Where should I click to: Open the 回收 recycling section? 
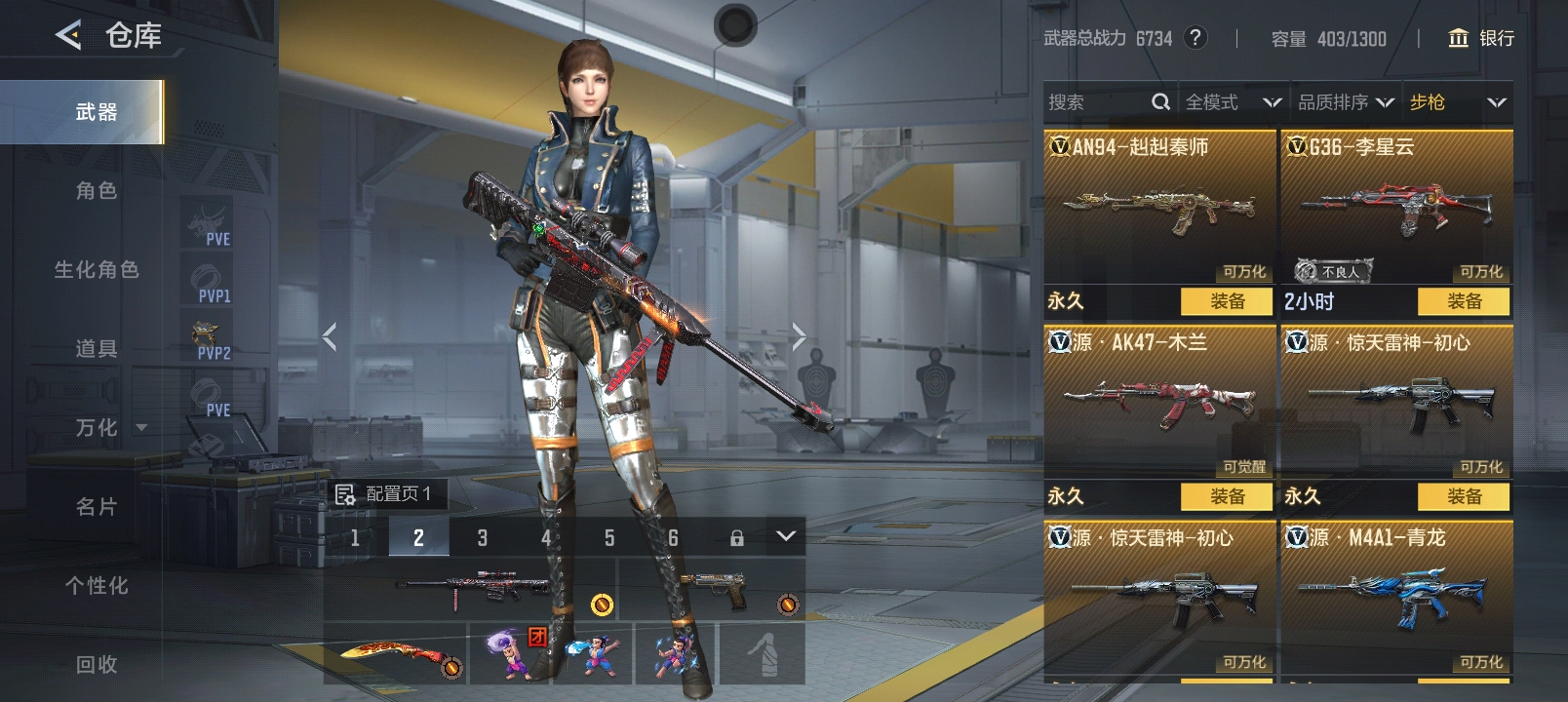97,665
